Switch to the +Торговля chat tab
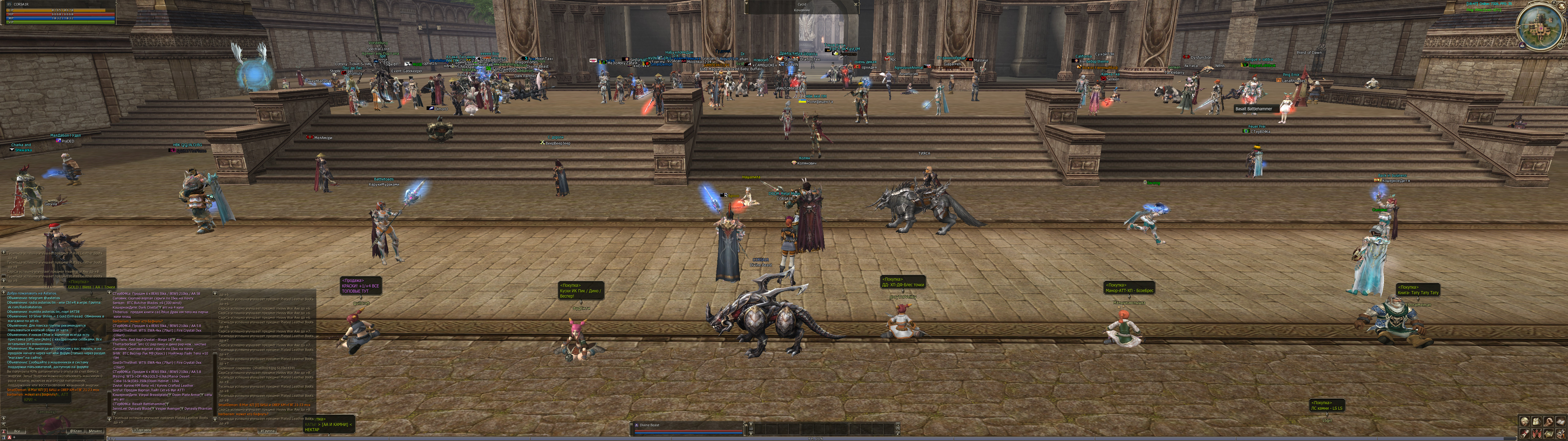This screenshot has height=441, width=1568. click(142, 431)
